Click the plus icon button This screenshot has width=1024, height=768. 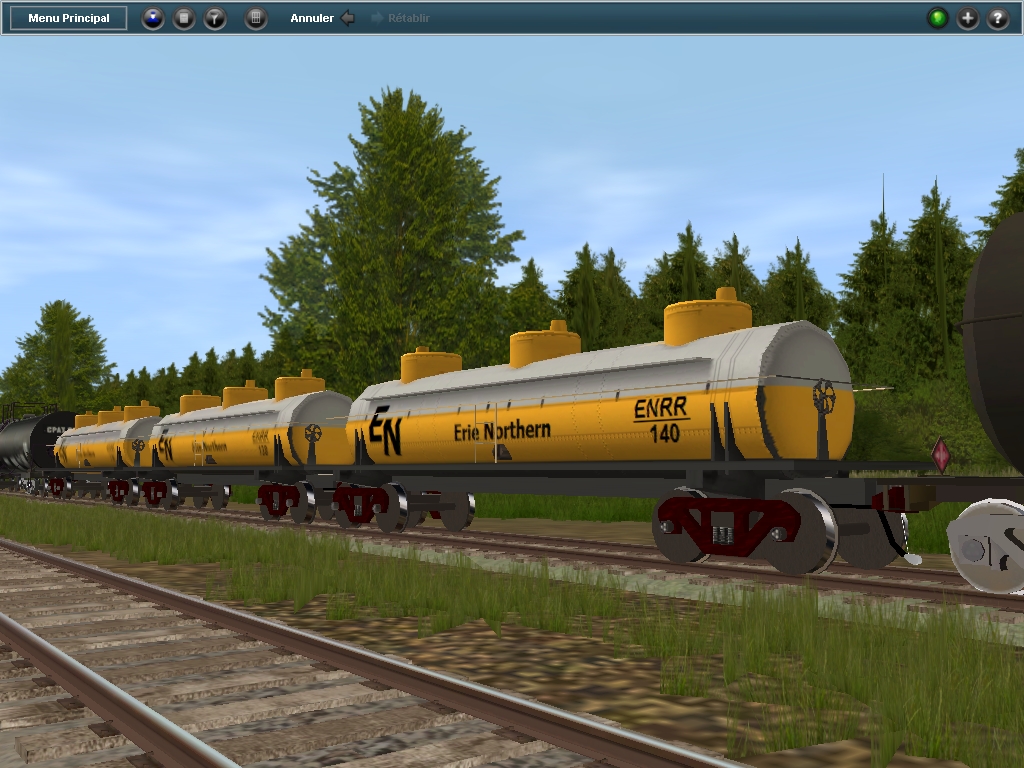pyautogui.click(x=968, y=18)
